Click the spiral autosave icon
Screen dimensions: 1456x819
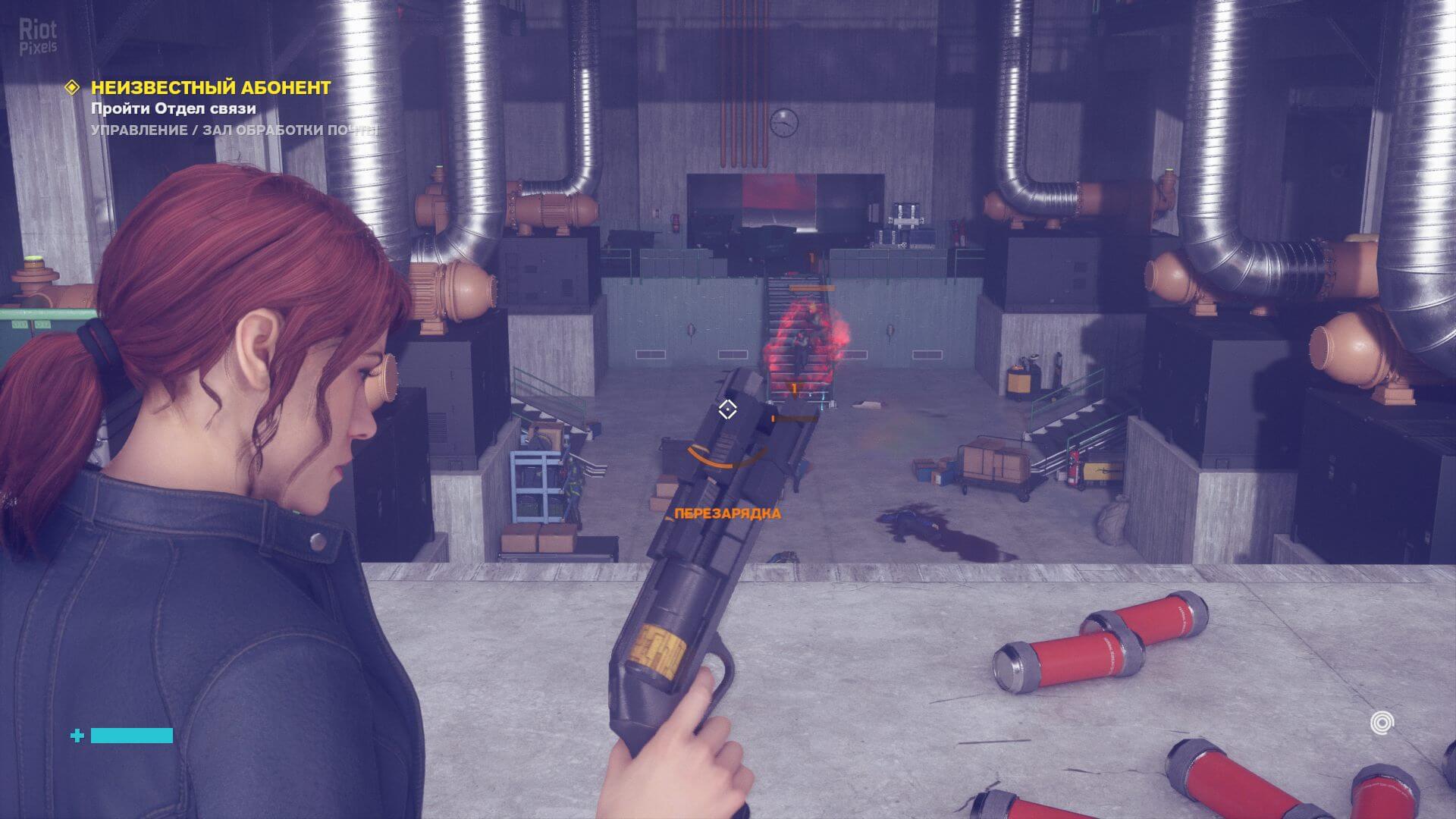[x=1382, y=723]
